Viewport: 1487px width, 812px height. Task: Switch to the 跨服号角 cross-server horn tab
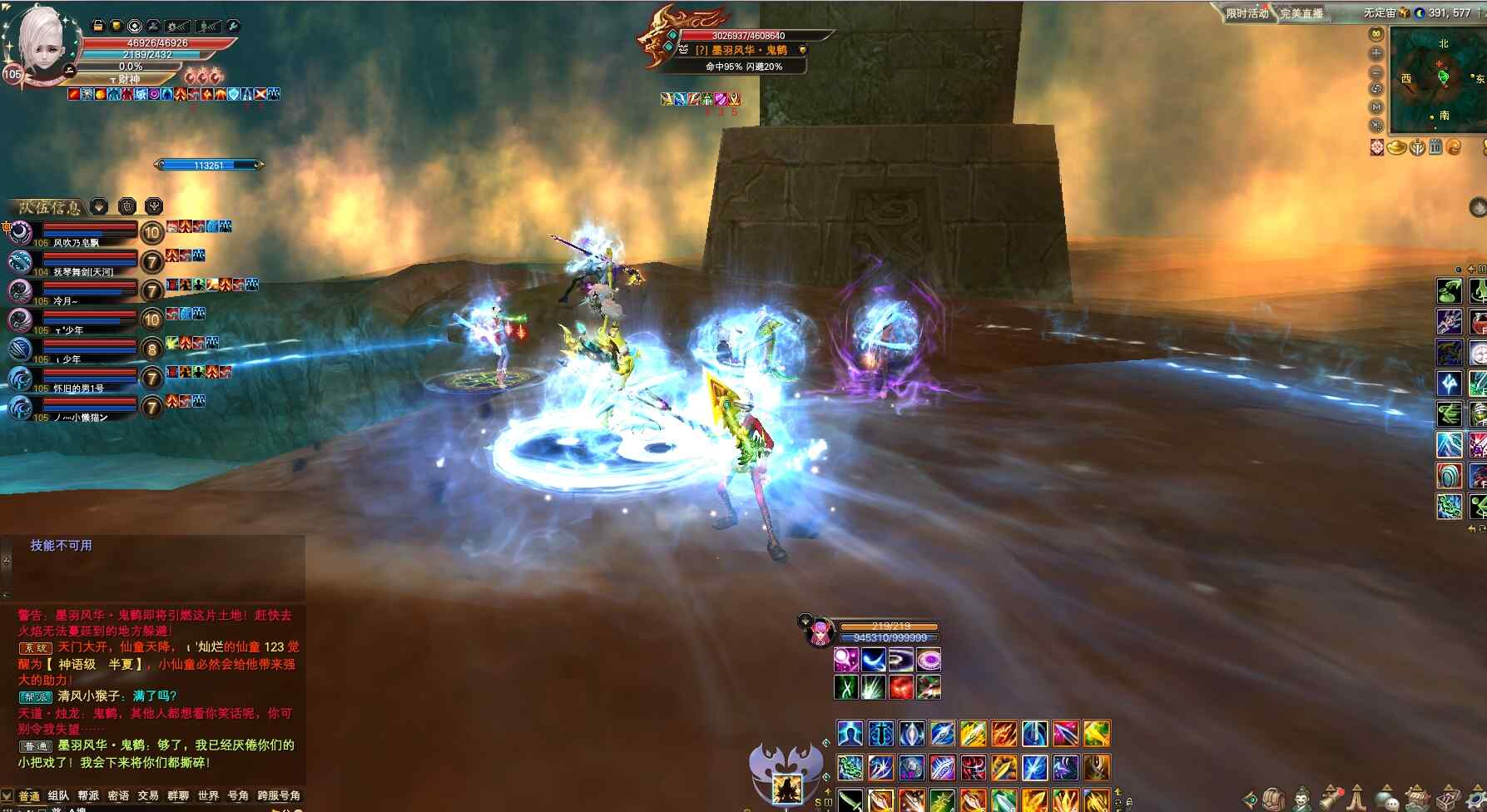pyautogui.click(x=279, y=796)
